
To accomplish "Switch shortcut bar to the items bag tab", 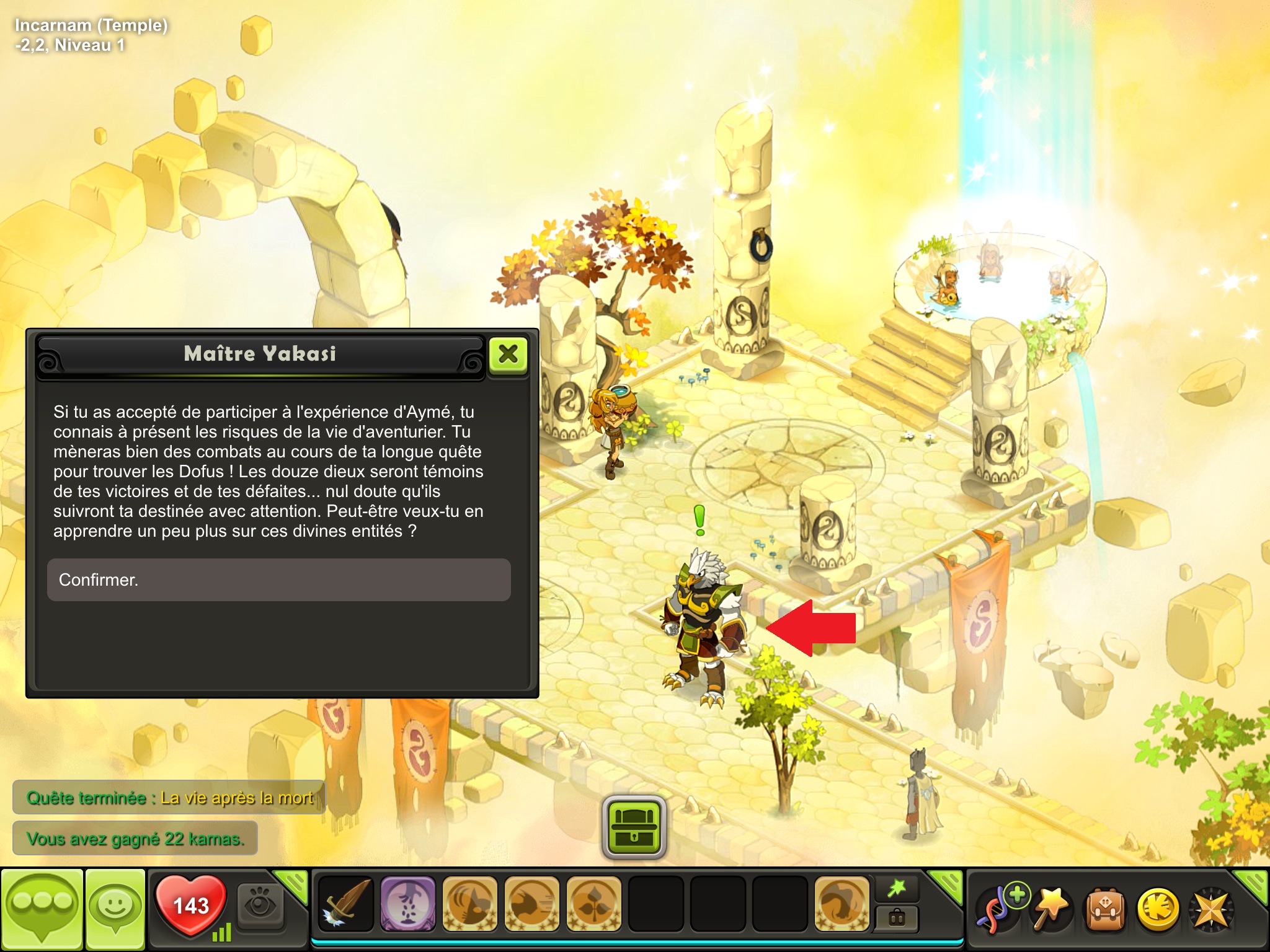I will [897, 917].
